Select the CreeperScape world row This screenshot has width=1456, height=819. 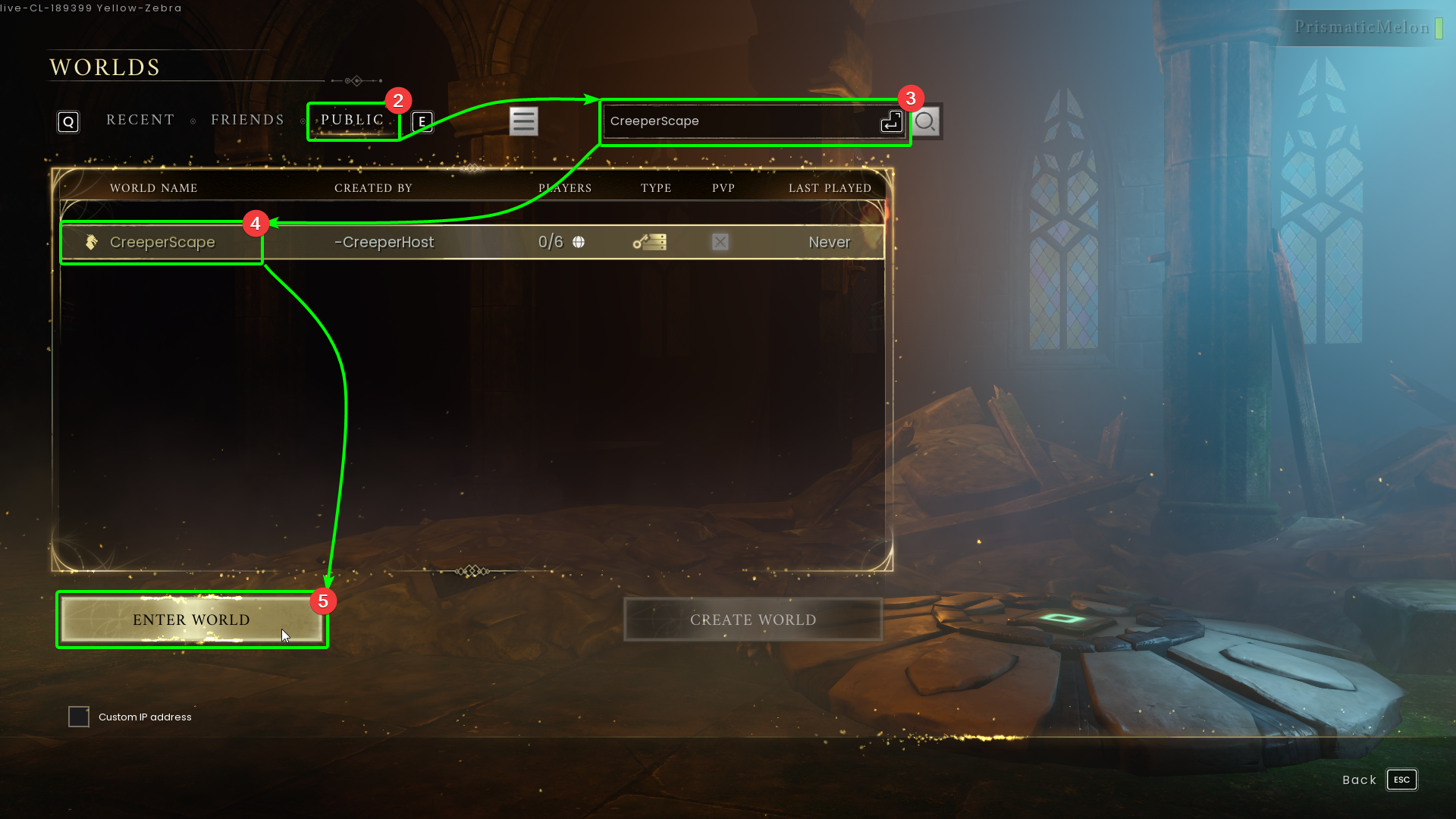click(470, 242)
